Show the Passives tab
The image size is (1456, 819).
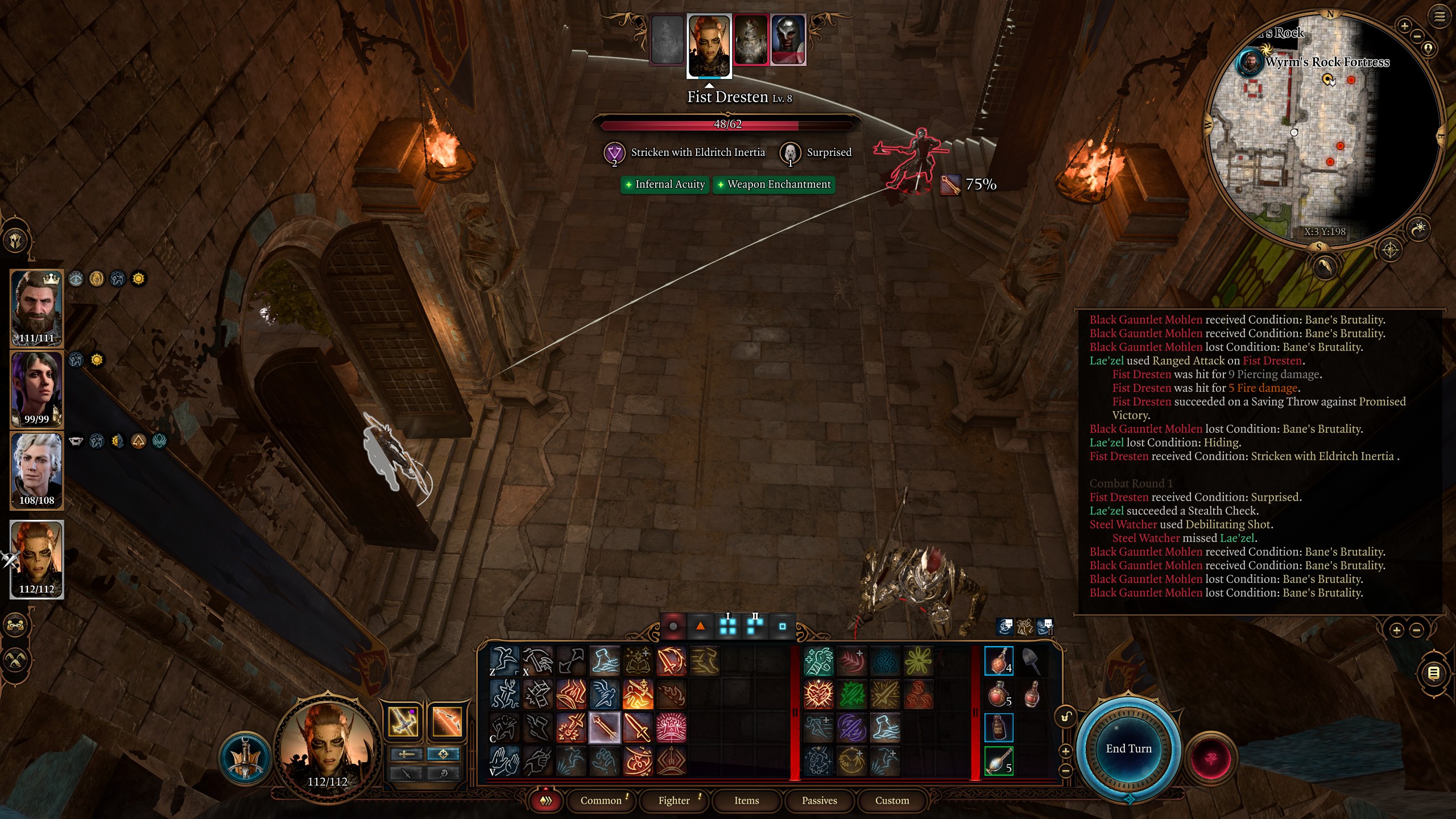pyautogui.click(x=819, y=801)
